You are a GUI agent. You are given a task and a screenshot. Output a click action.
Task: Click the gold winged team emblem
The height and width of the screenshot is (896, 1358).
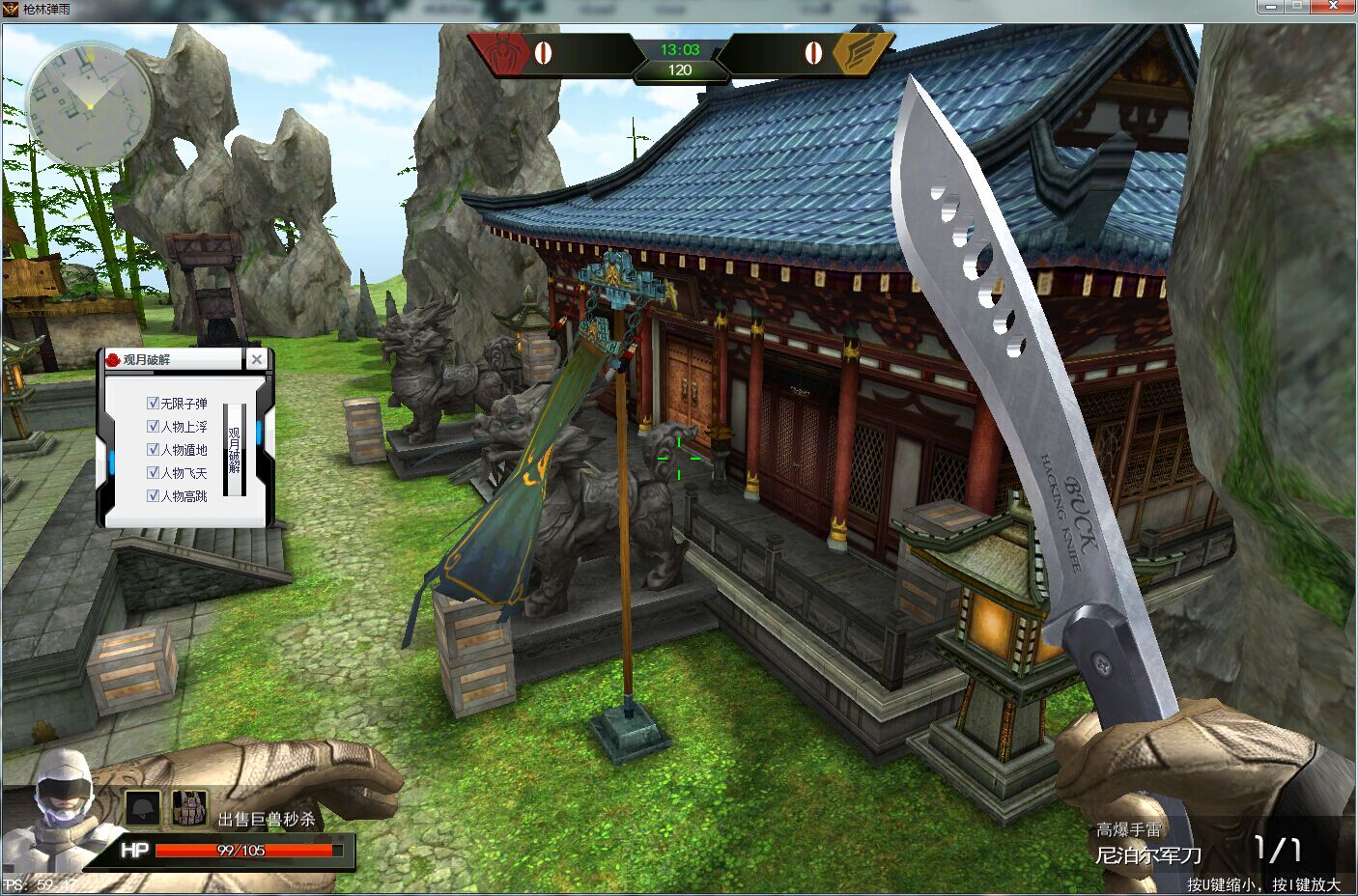(857, 52)
